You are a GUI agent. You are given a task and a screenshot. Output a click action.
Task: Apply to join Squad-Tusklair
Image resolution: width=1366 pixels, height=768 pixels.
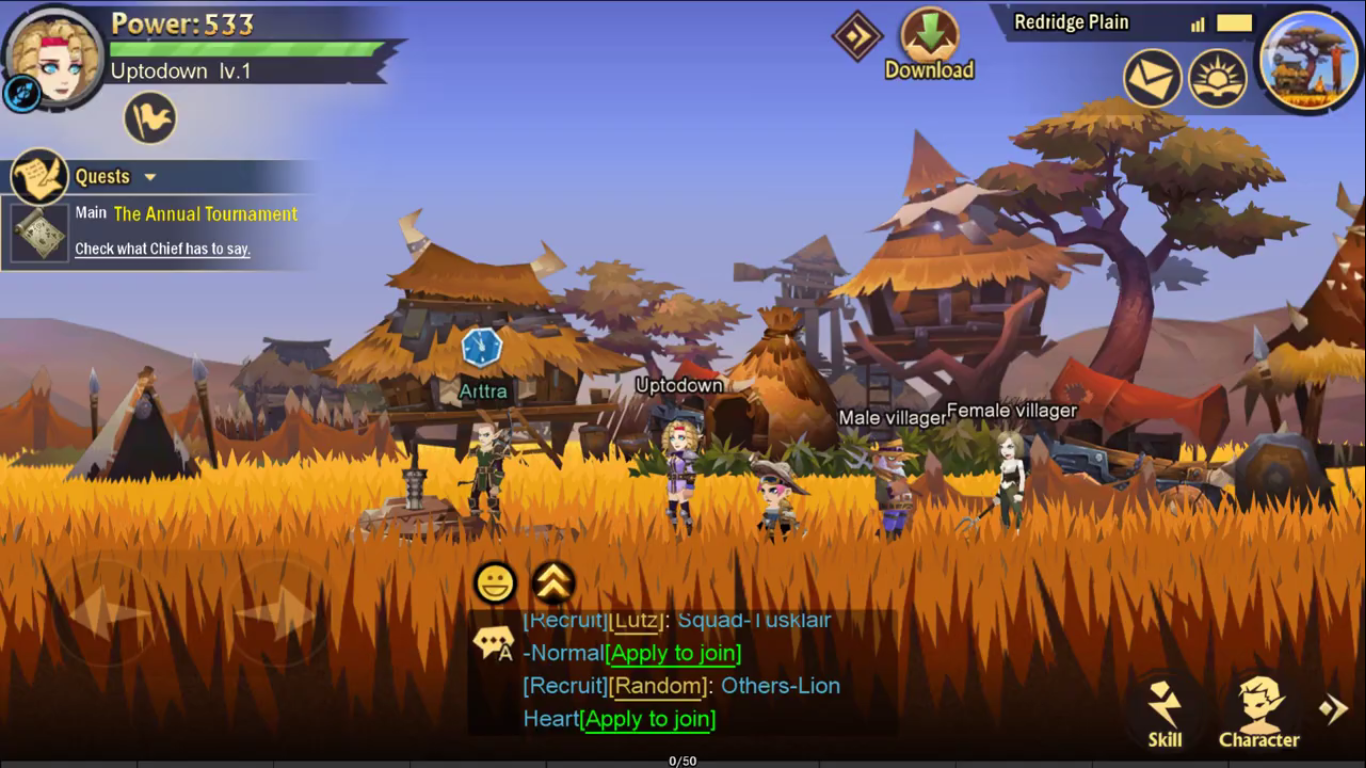tap(672, 653)
